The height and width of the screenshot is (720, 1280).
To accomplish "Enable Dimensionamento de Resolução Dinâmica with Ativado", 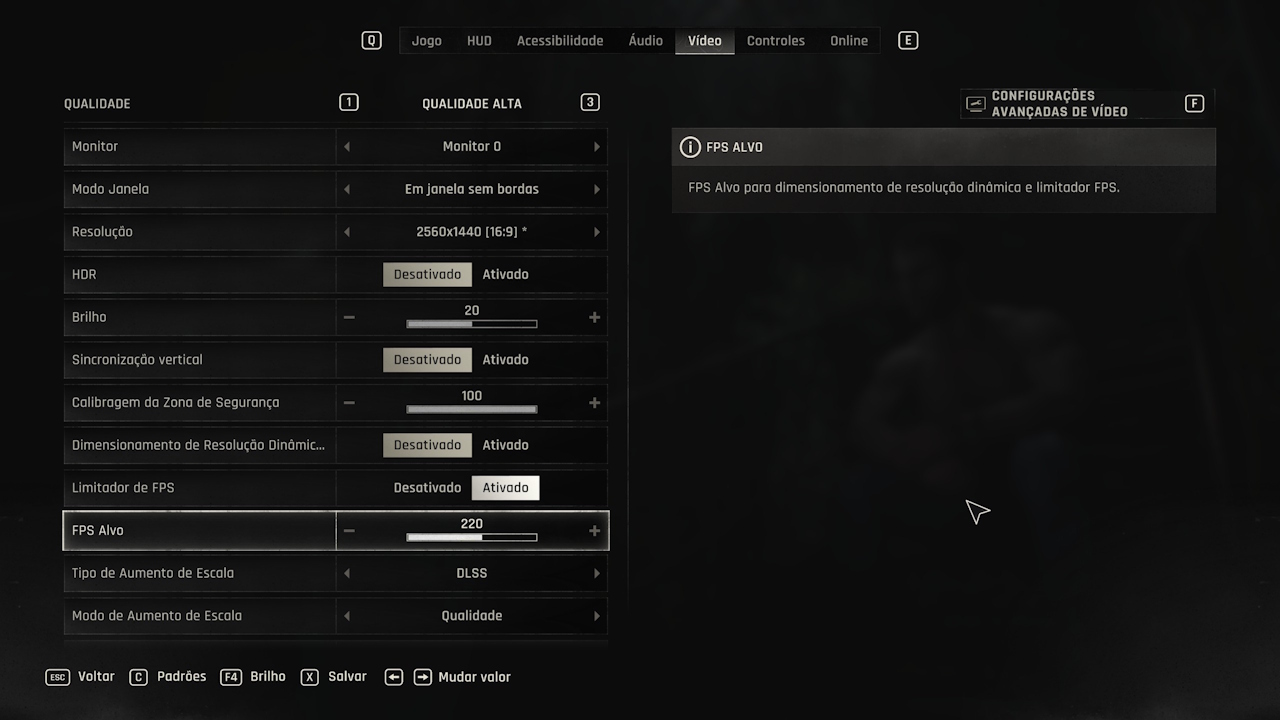I will 505,445.
